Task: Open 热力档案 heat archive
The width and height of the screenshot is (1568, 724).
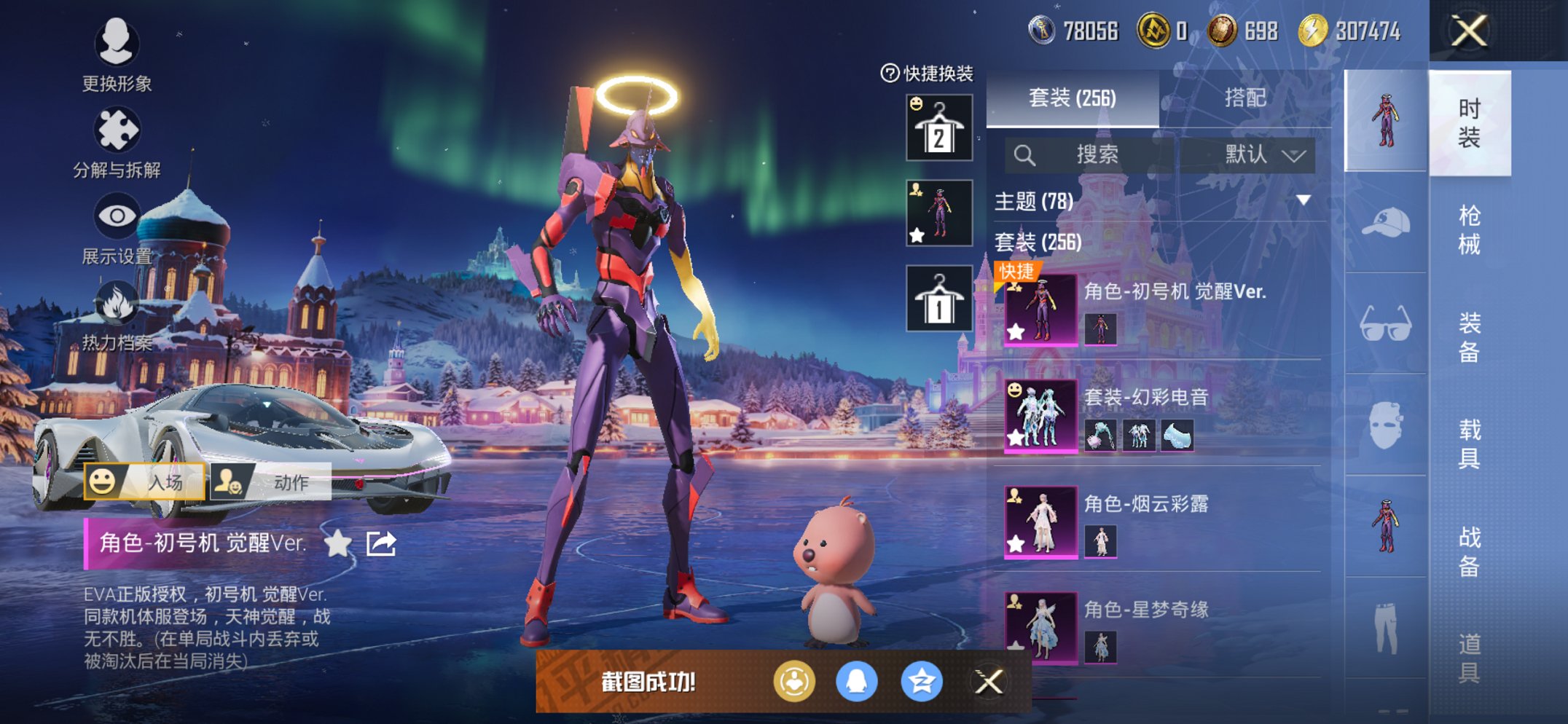Action: [117, 316]
